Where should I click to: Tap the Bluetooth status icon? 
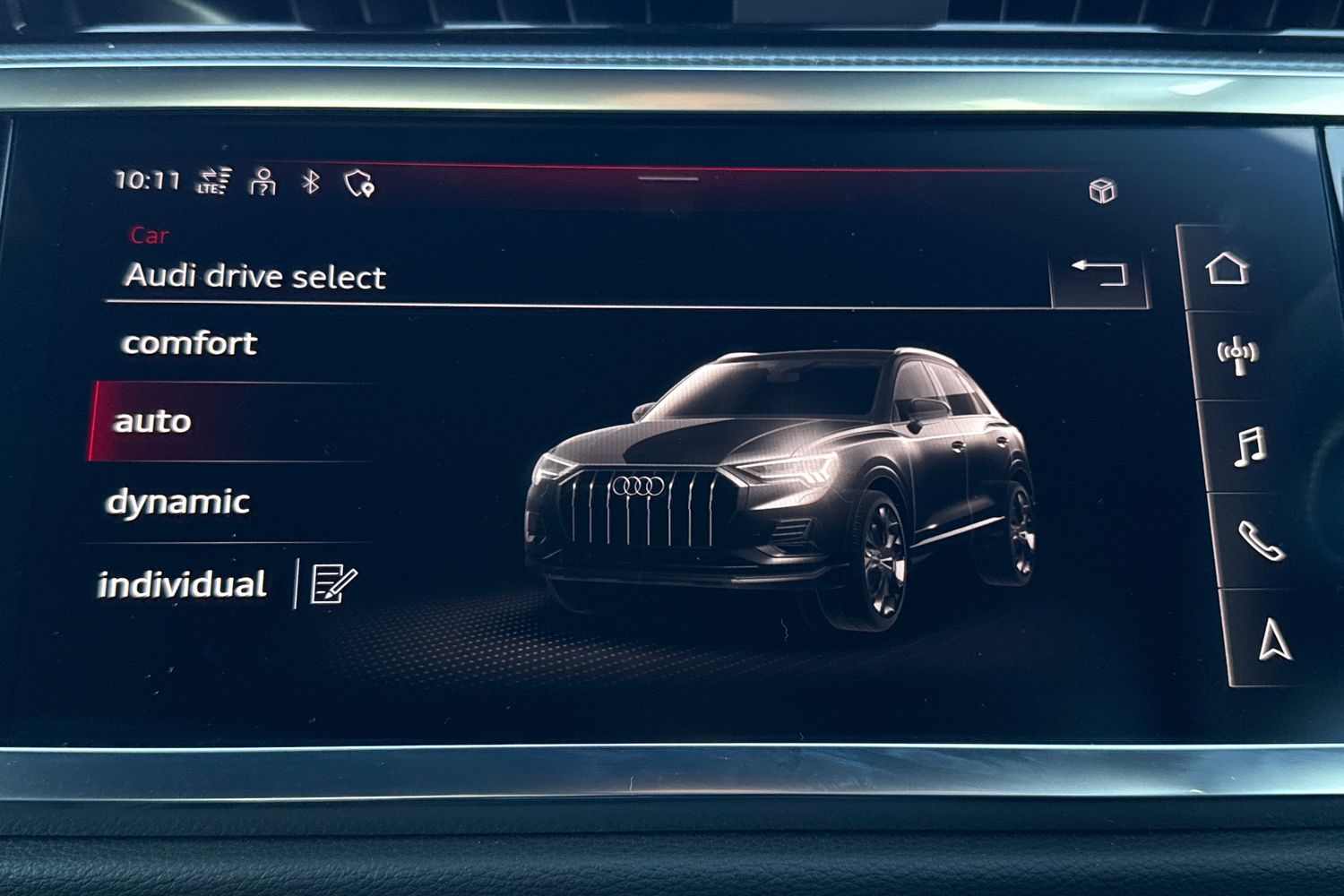pyautogui.click(x=309, y=182)
